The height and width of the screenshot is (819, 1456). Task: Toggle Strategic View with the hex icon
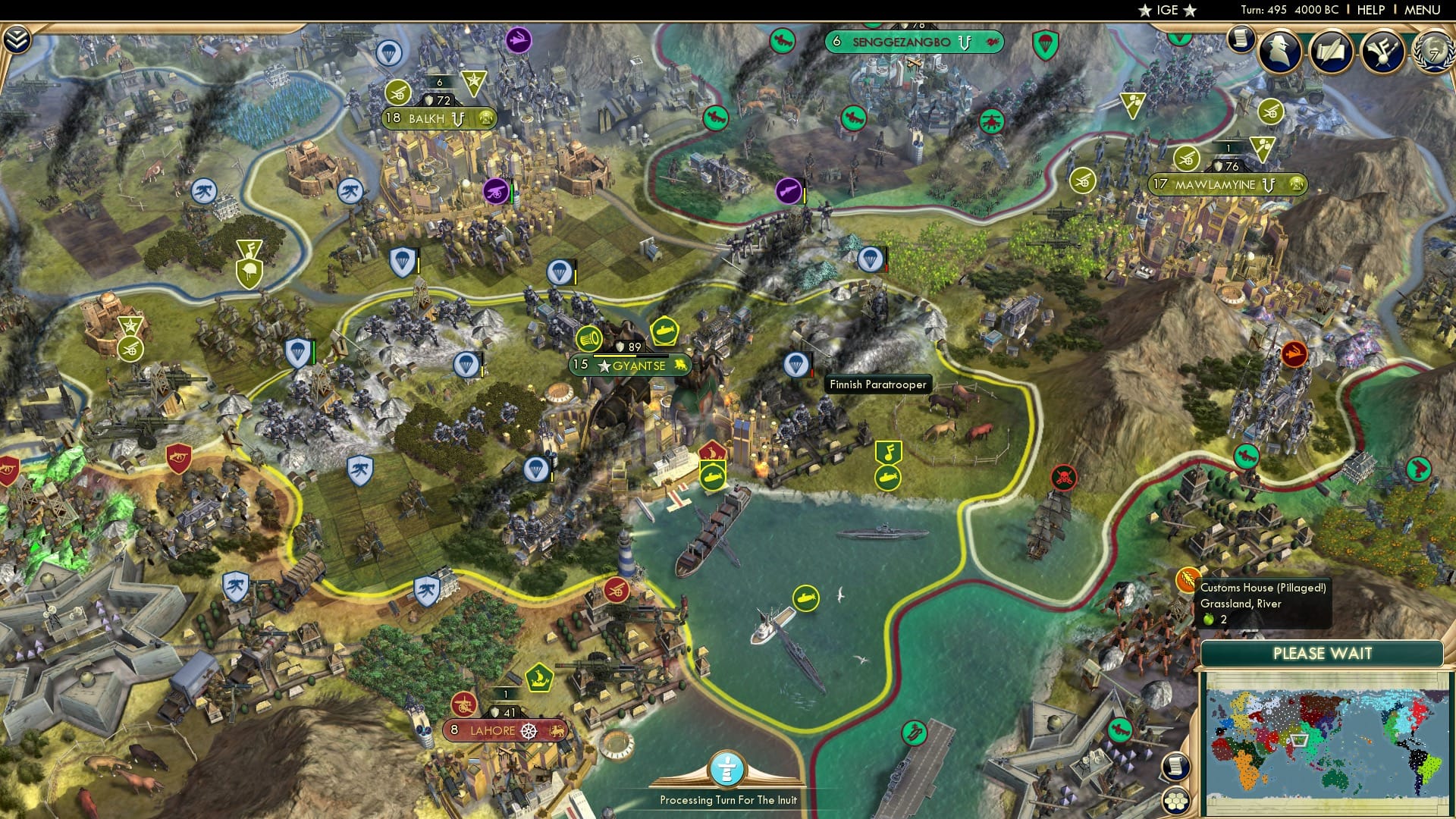(1177, 802)
